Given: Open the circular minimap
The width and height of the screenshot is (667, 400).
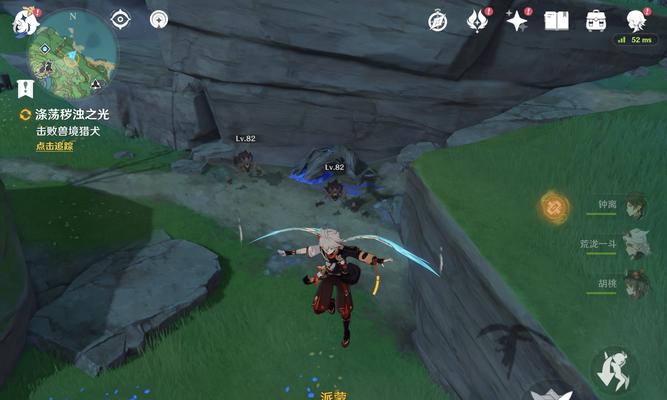Looking at the screenshot, I should pos(72,52).
